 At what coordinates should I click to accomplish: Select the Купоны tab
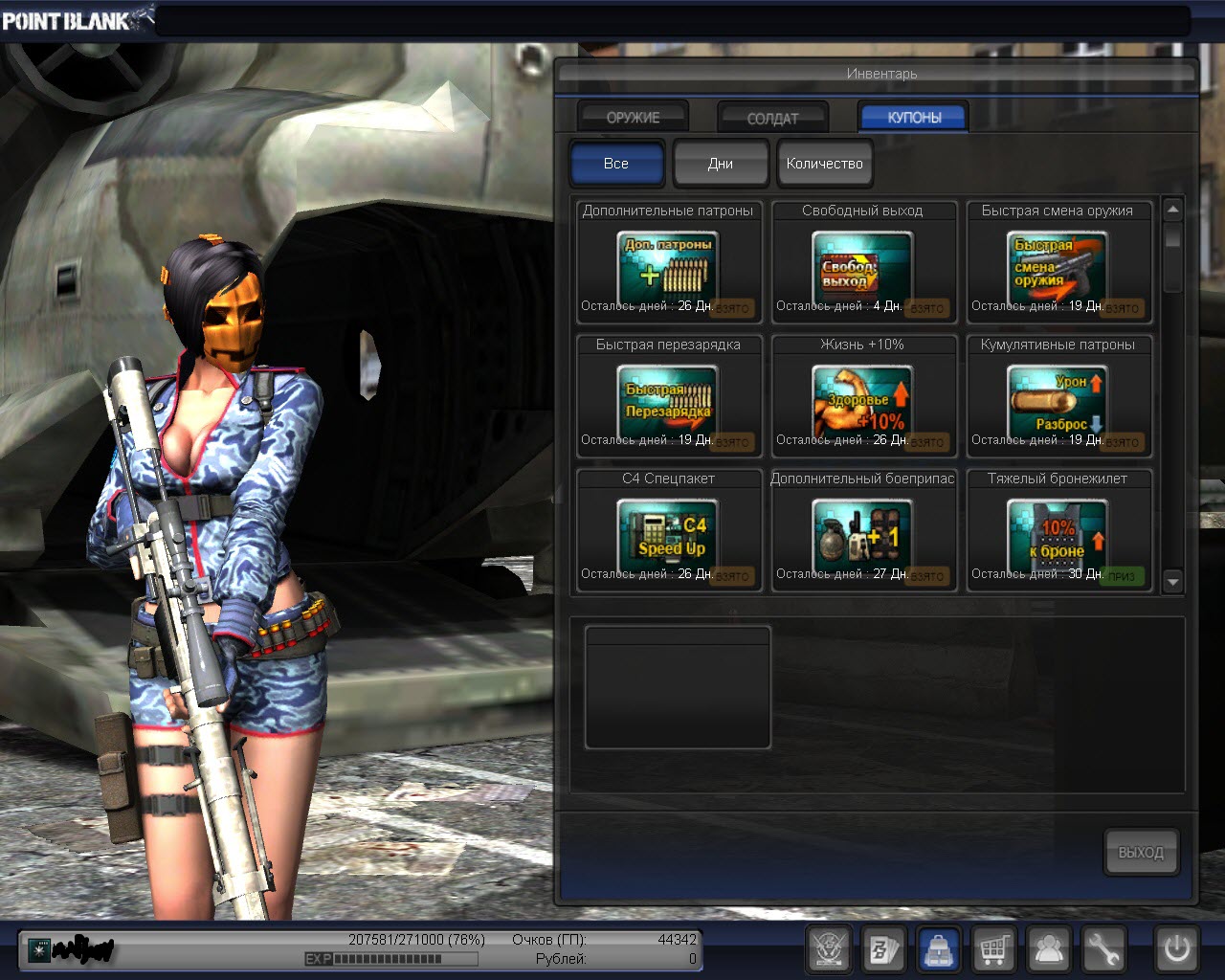pos(913,117)
